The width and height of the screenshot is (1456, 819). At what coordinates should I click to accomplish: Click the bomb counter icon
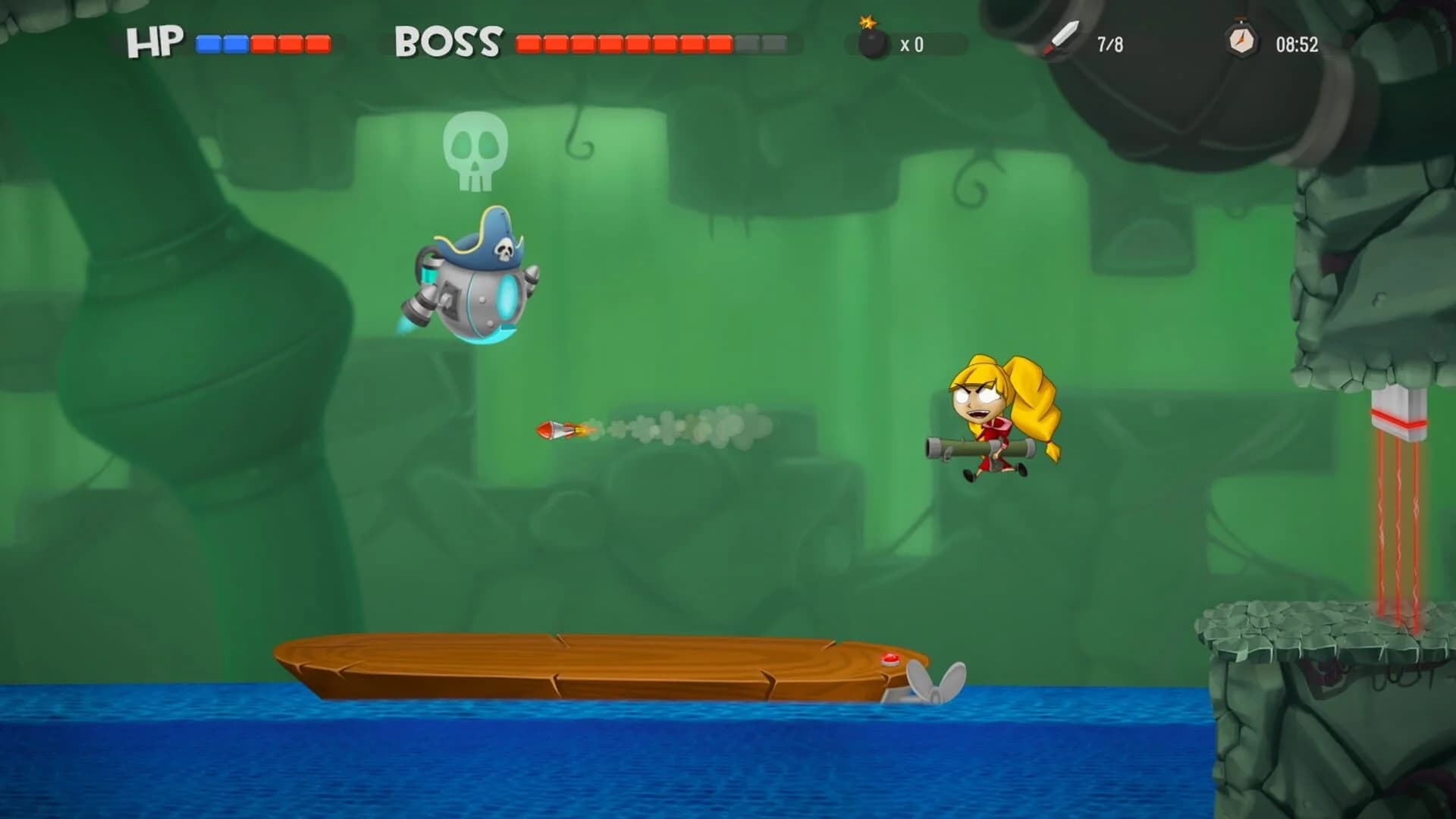coord(873,45)
